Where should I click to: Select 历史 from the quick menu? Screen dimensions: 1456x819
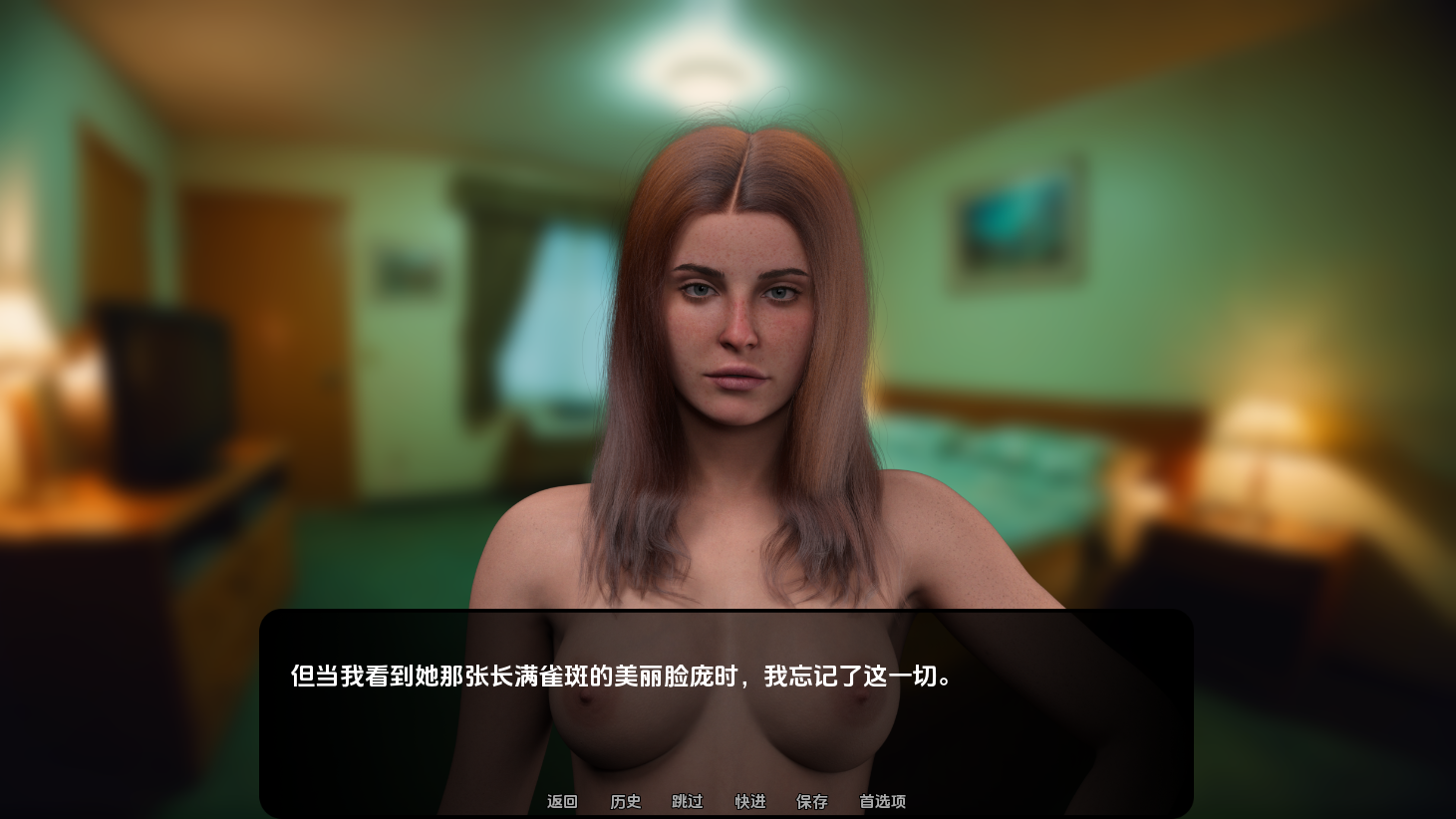(625, 801)
